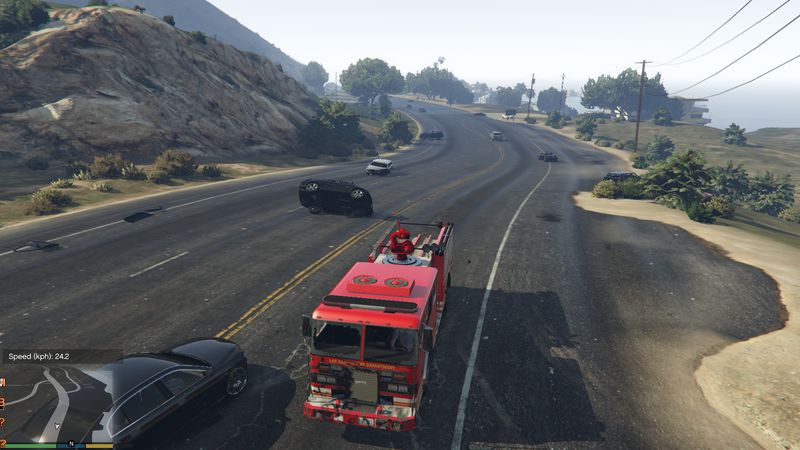Screen dimensions: 800x450
Task: Click the white player arrow on minimap
Action: point(57,425)
